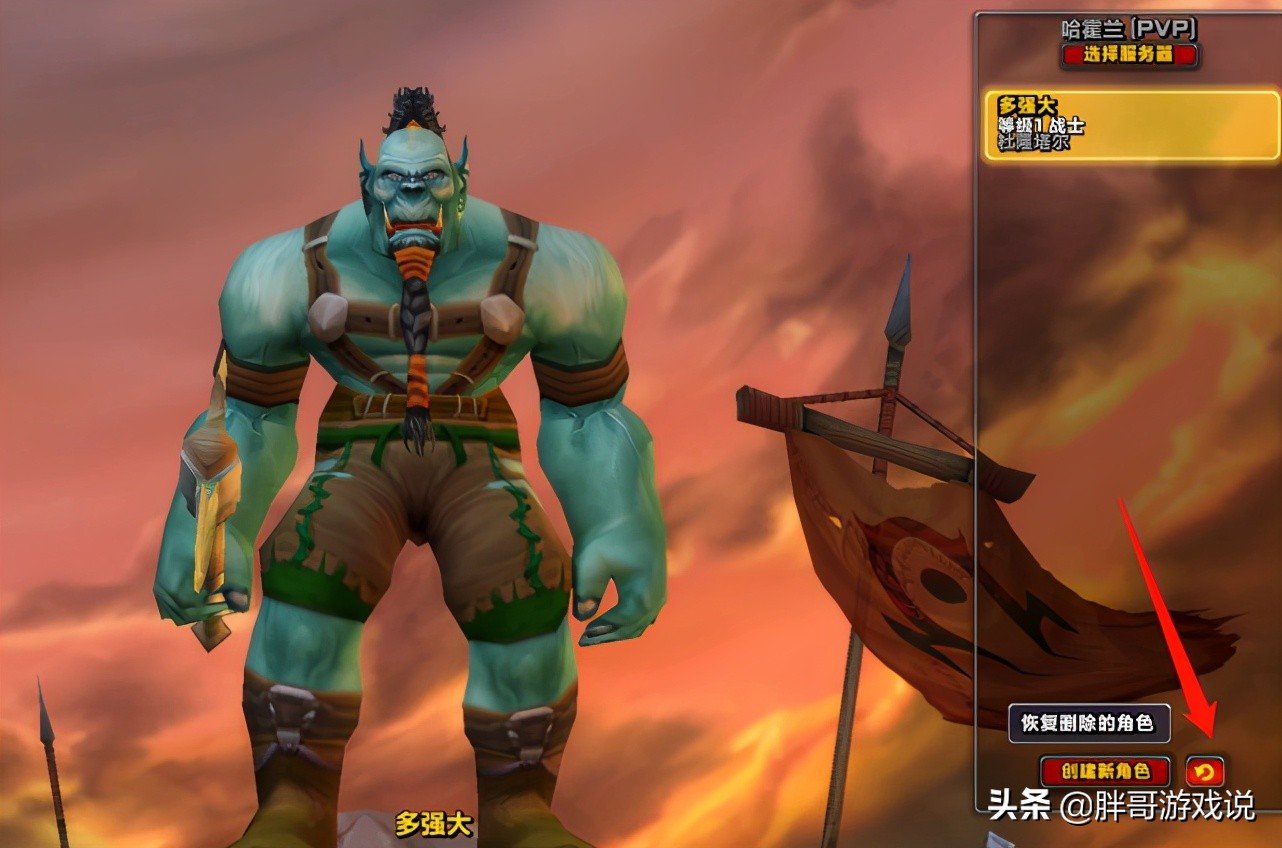1282x848 pixels.
Task: Open the 选择服务器 realm selector
Action: coord(1126,56)
